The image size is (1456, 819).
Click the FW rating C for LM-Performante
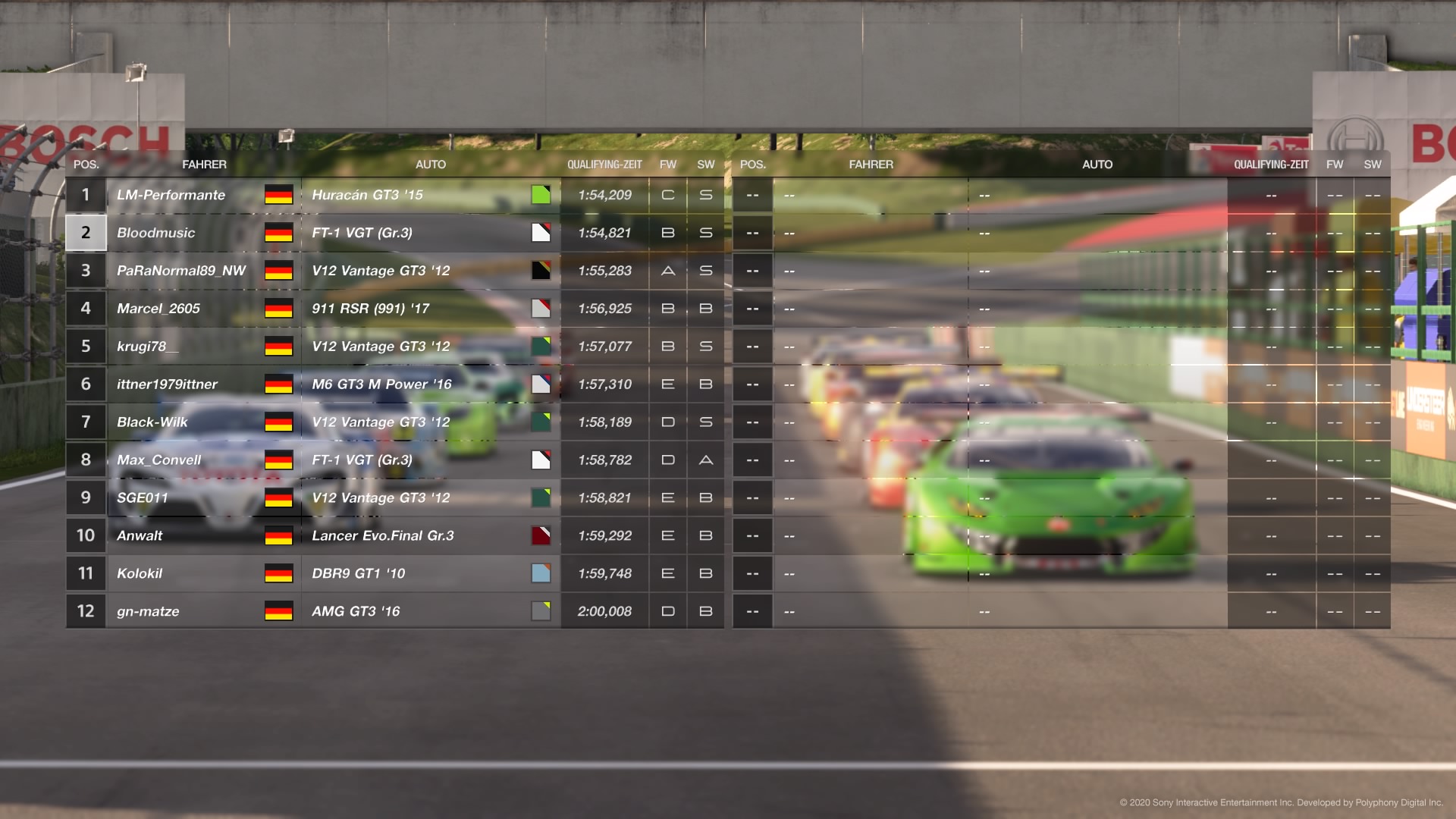click(667, 194)
